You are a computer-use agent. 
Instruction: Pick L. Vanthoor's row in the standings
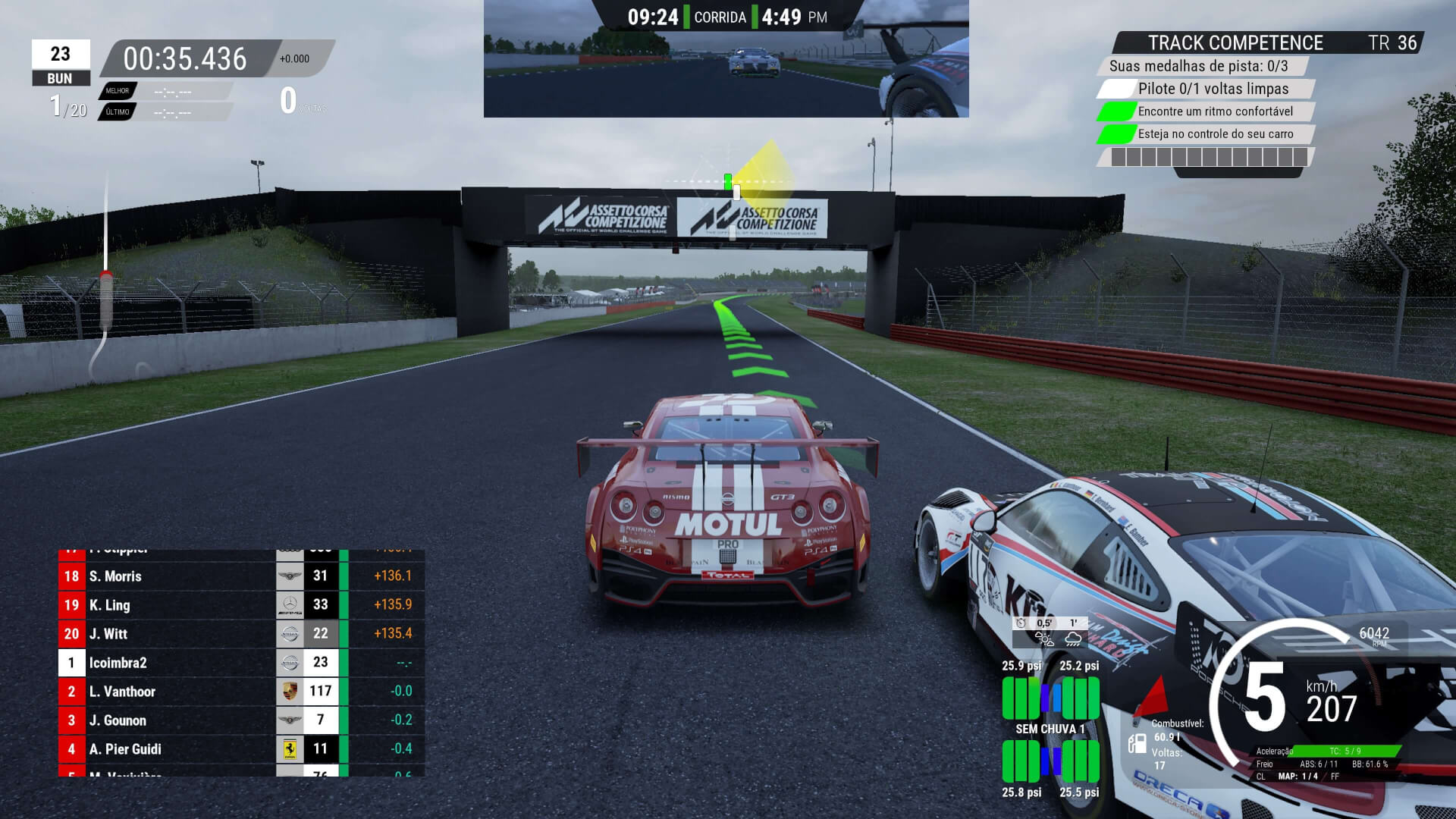pyautogui.click(x=241, y=692)
